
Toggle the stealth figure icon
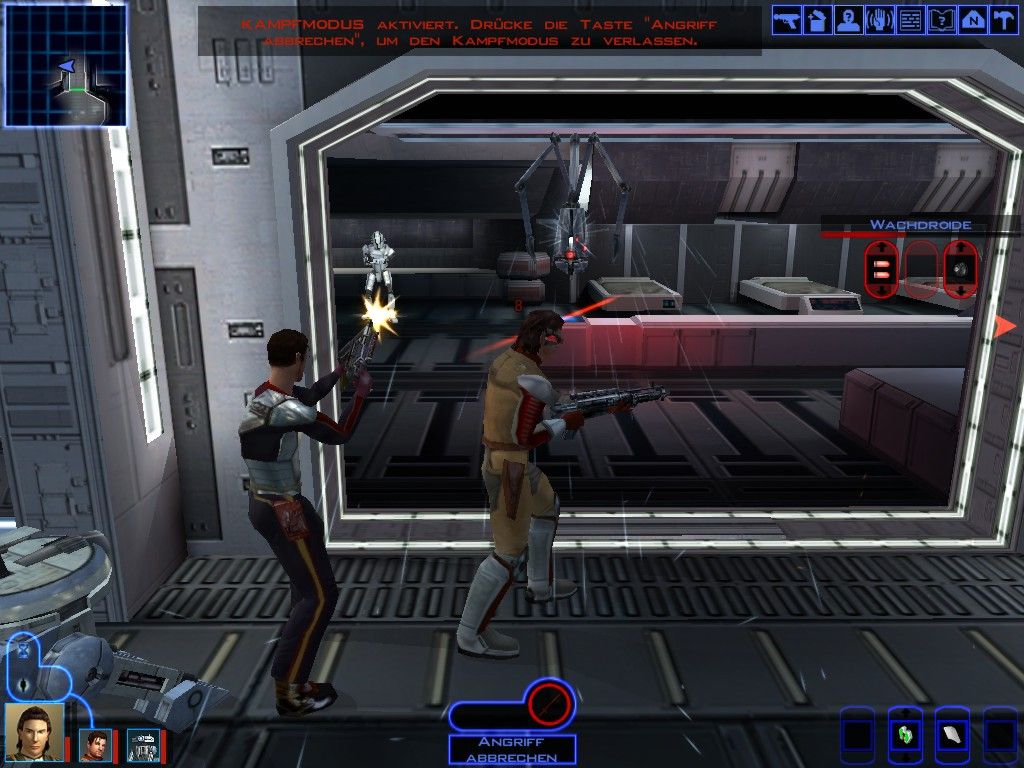coord(24,684)
